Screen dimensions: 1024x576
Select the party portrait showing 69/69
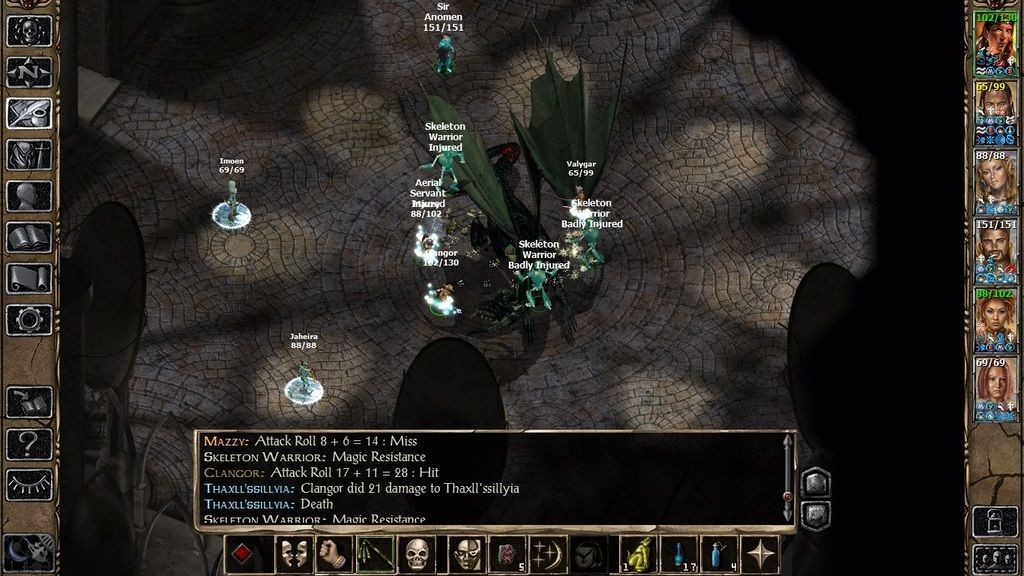pos(995,389)
